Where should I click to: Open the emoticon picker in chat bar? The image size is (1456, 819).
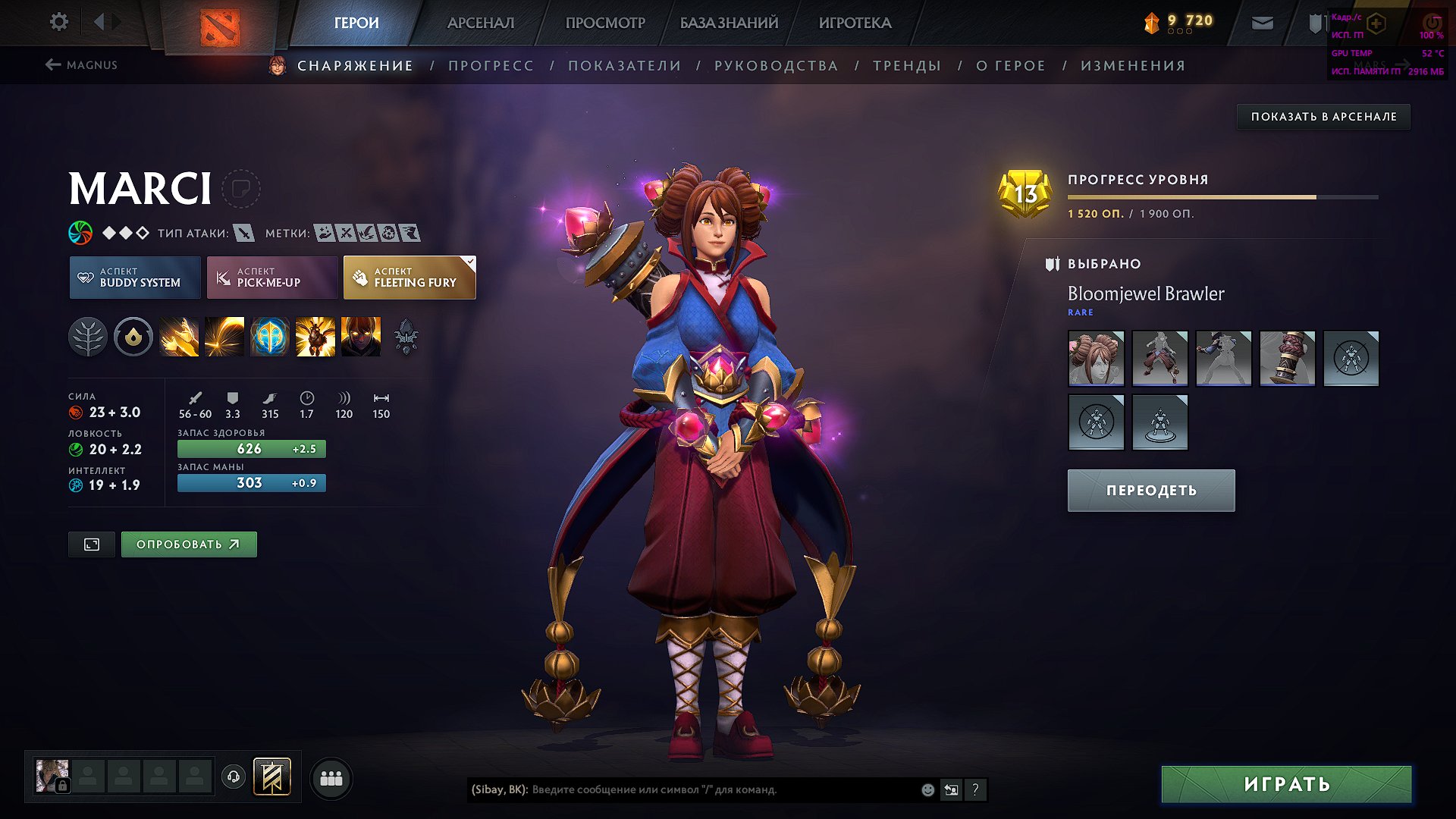[x=927, y=789]
